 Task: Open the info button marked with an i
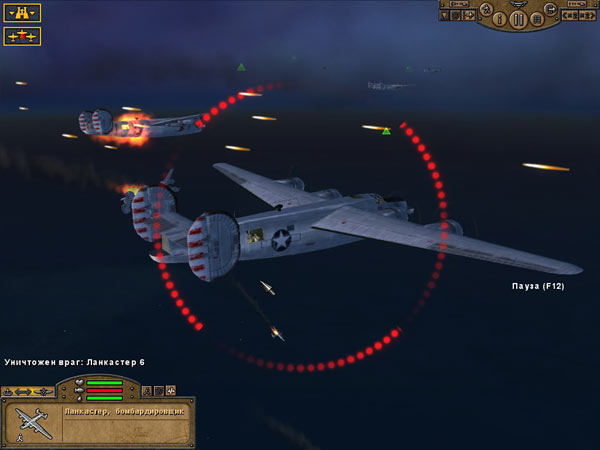[499, 19]
